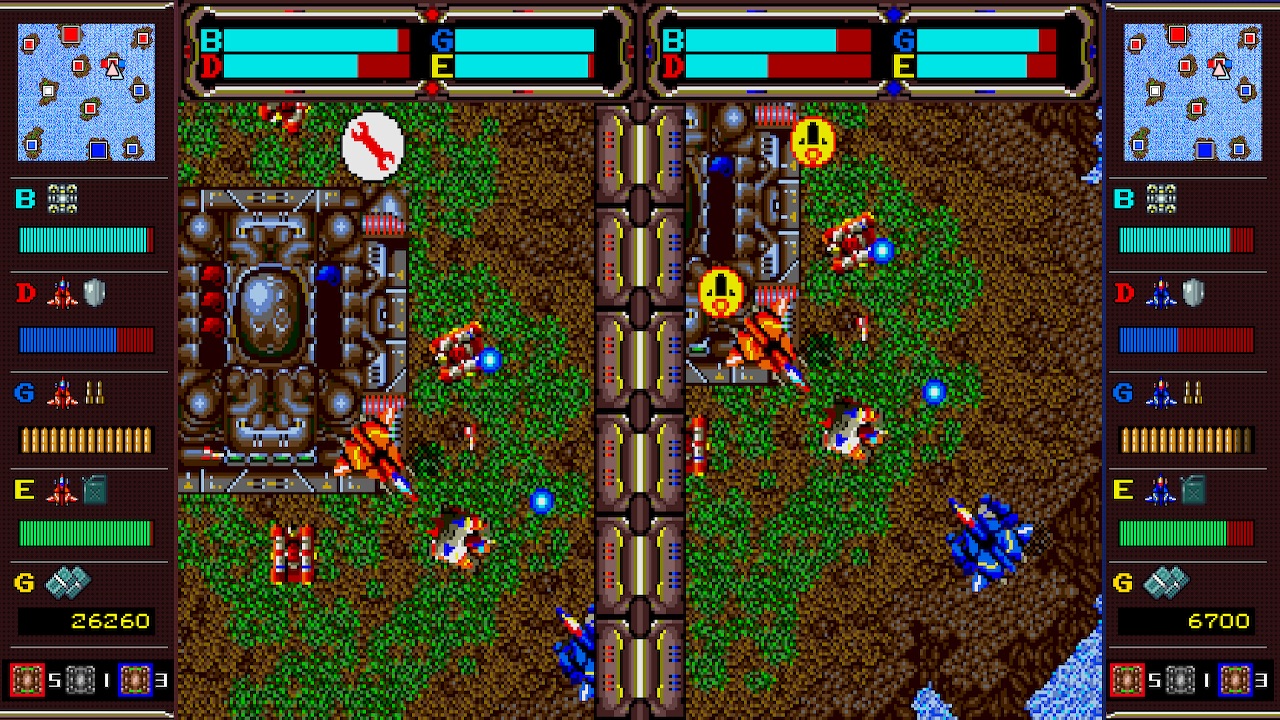This screenshot has height=720, width=1280.
Task: Select the red ship icon beside D in left panel
Action: pos(63,293)
